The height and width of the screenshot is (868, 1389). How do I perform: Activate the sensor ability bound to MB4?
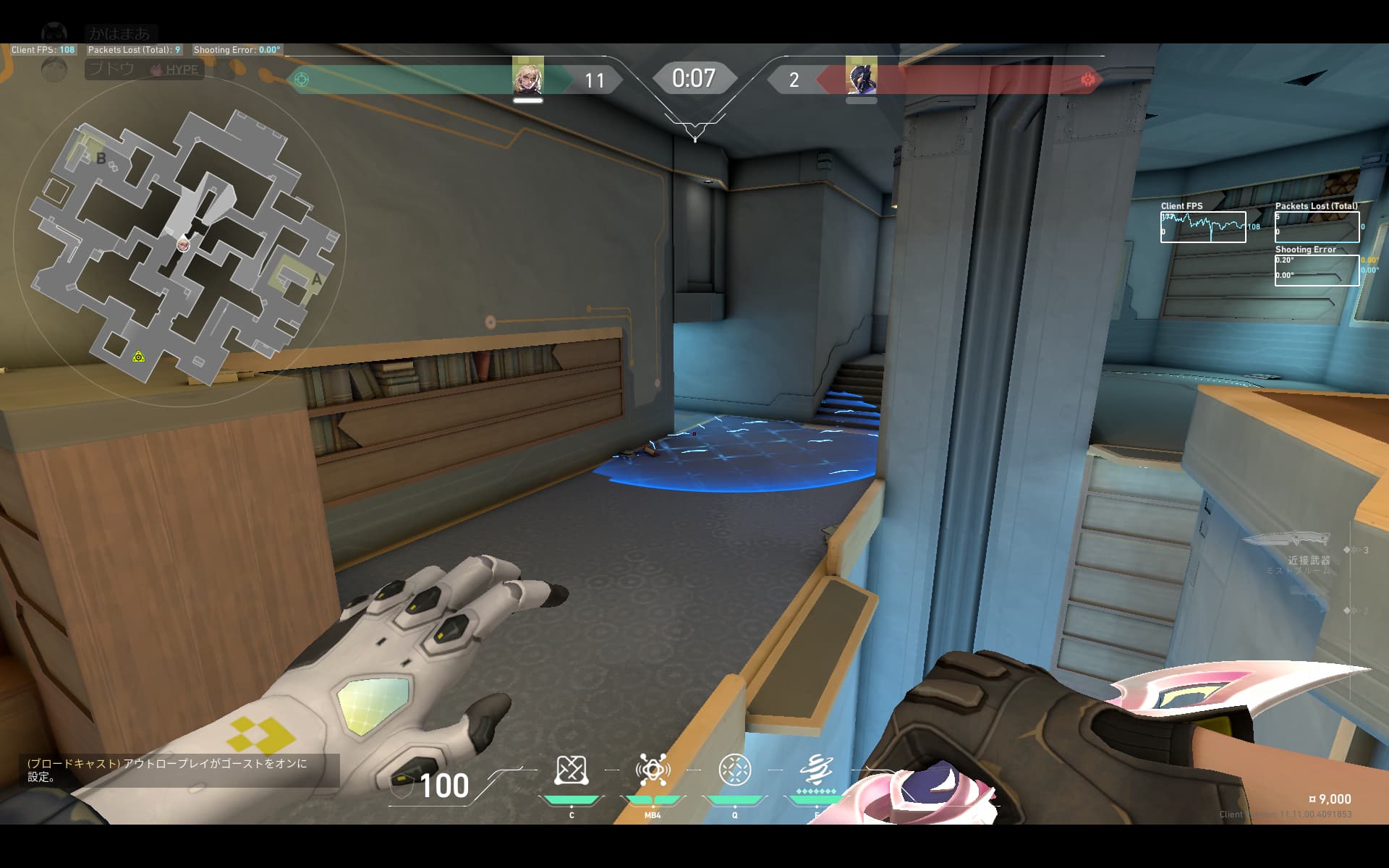tap(653, 771)
